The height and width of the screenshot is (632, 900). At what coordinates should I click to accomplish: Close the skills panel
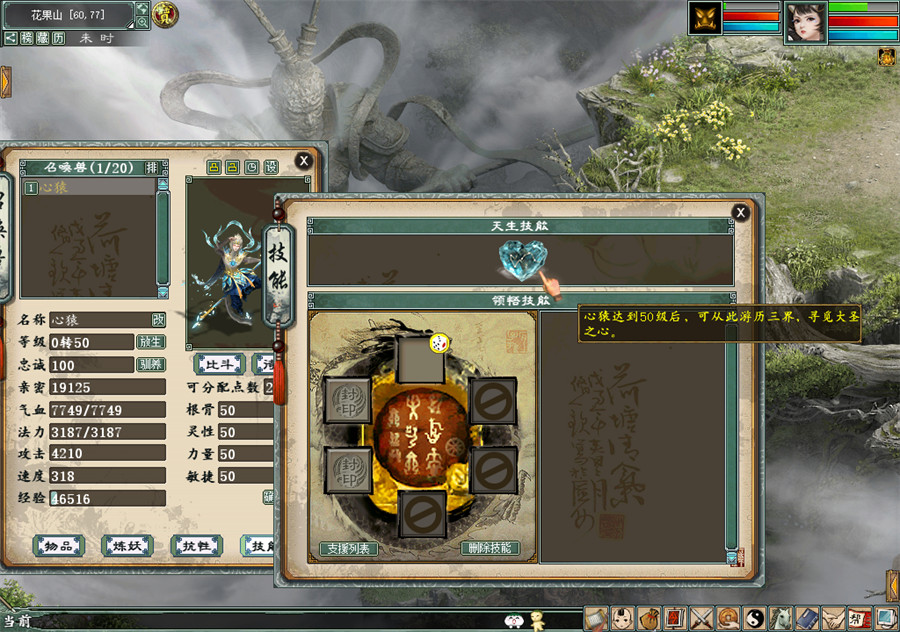point(740,212)
